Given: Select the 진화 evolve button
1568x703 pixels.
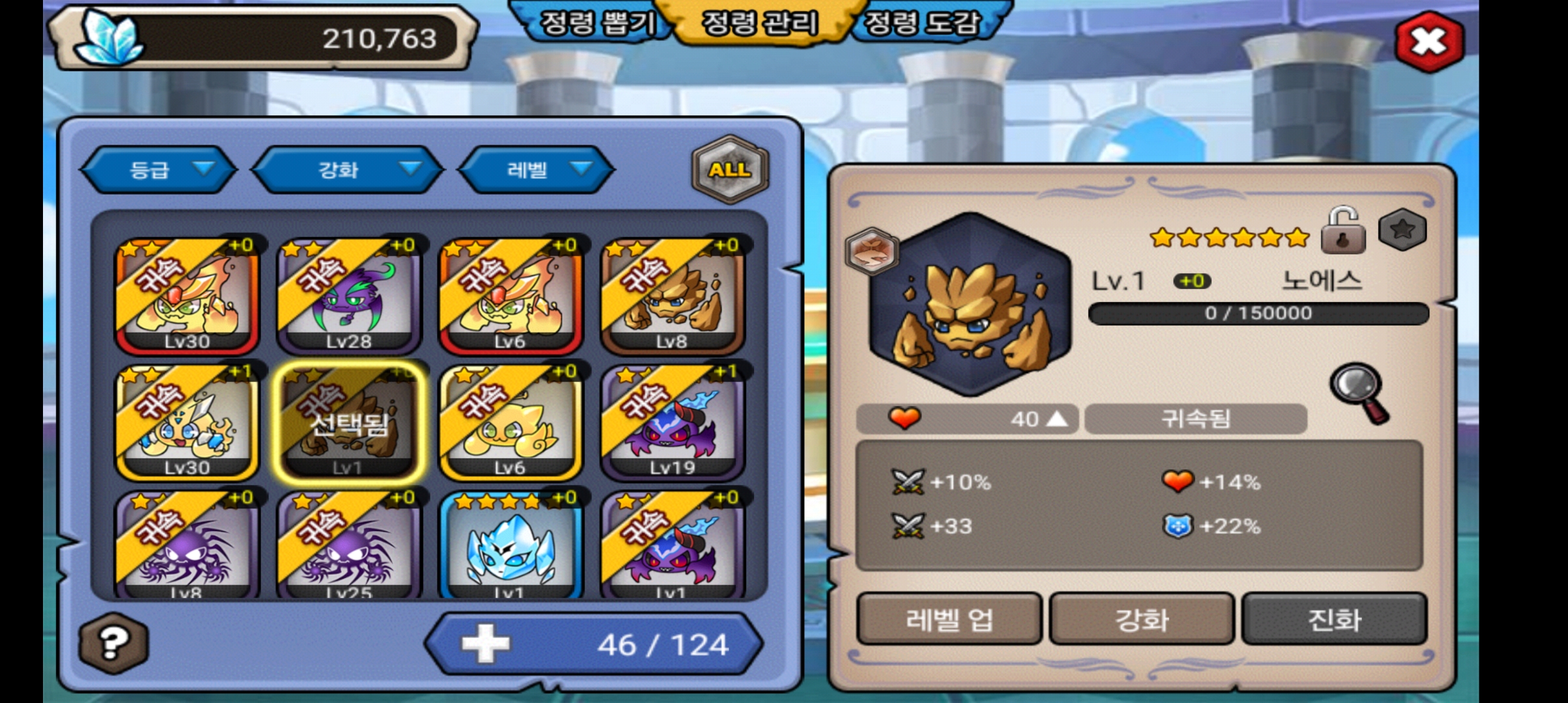Looking at the screenshot, I should tap(1334, 619).
